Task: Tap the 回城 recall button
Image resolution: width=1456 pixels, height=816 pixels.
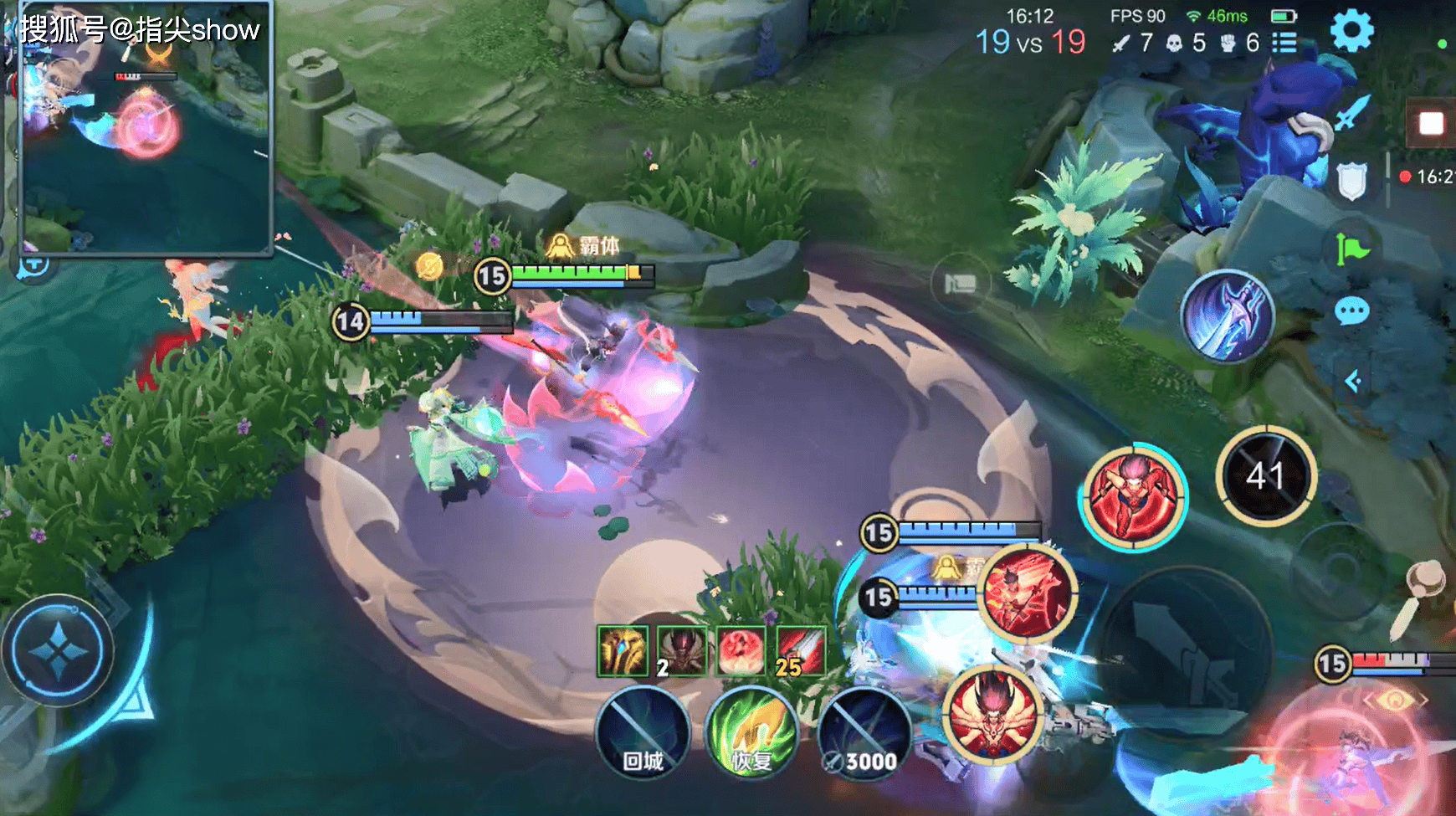Action: pyautogui.click(x=643, y=734)
